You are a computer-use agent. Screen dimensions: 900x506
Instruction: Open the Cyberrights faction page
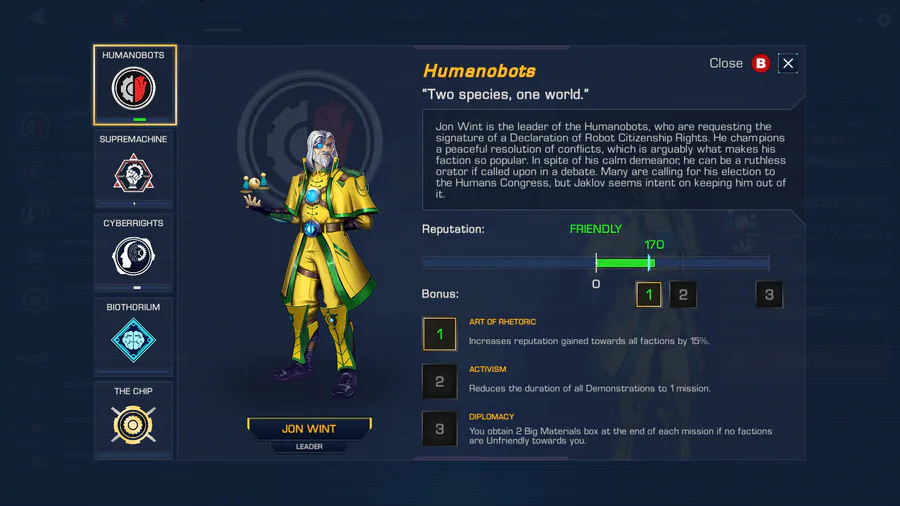(x=134, y=253)
